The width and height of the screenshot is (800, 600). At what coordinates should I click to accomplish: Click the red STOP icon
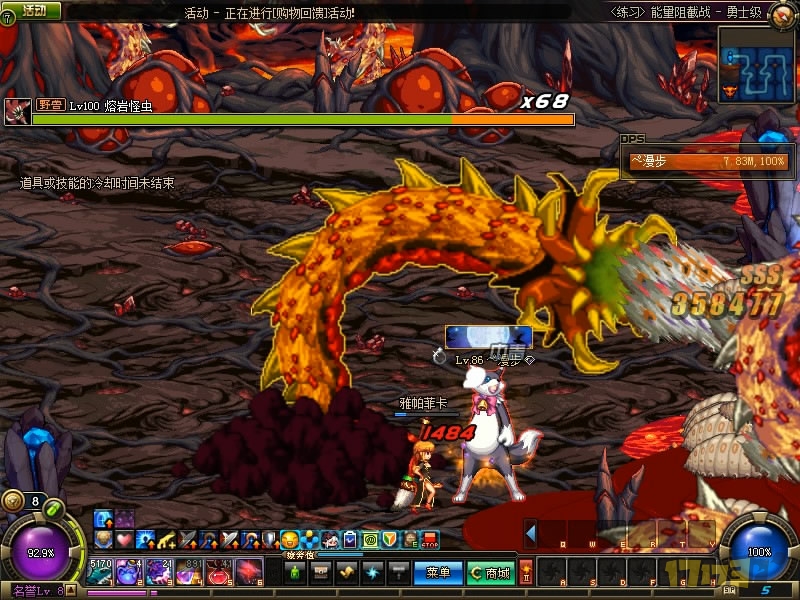coord(430,540)
